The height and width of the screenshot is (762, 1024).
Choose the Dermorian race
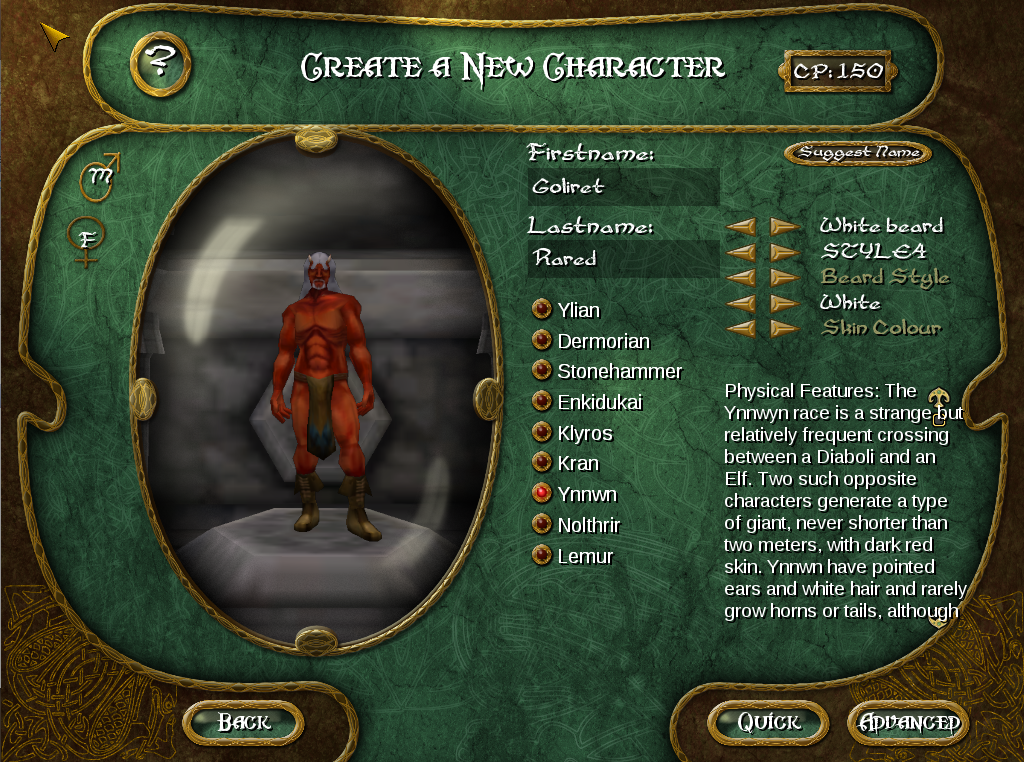[x=542, y=341]
